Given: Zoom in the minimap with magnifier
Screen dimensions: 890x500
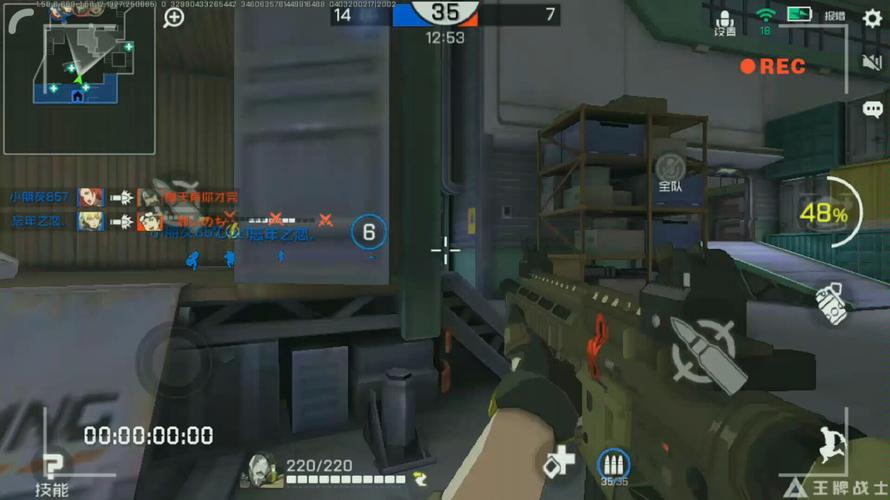Looking at the screenshot, I should pyautogui.click(x=174, y=17).
